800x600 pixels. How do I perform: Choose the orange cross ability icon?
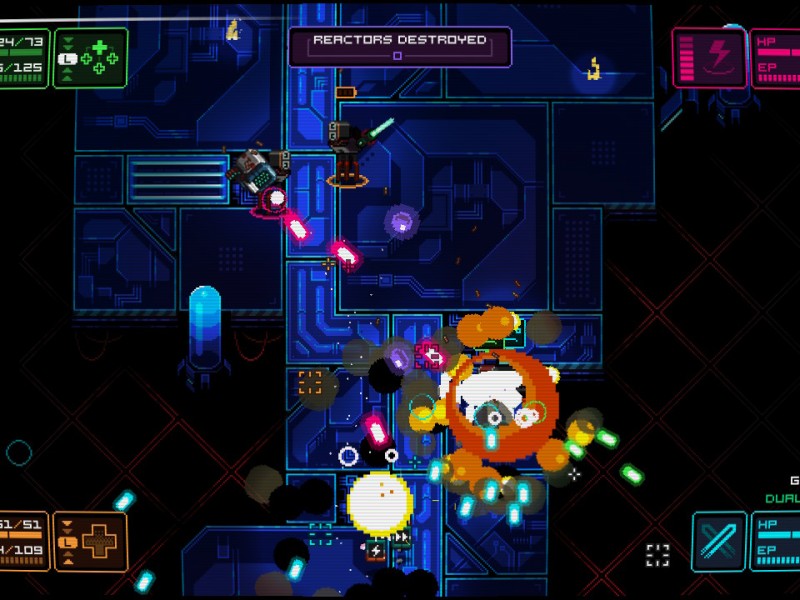point(91,541)
